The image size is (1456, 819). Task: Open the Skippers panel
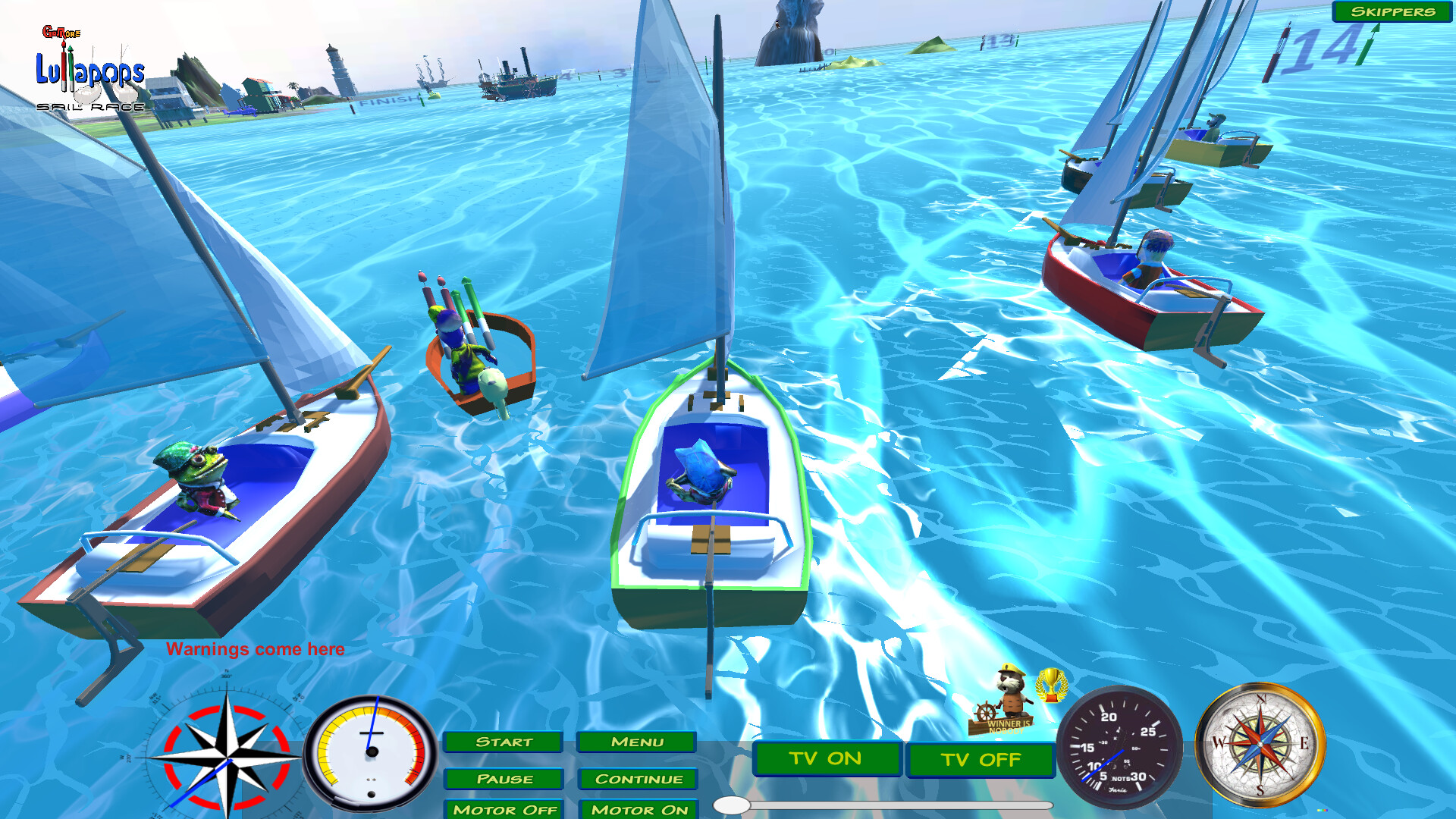(1392, 12)
